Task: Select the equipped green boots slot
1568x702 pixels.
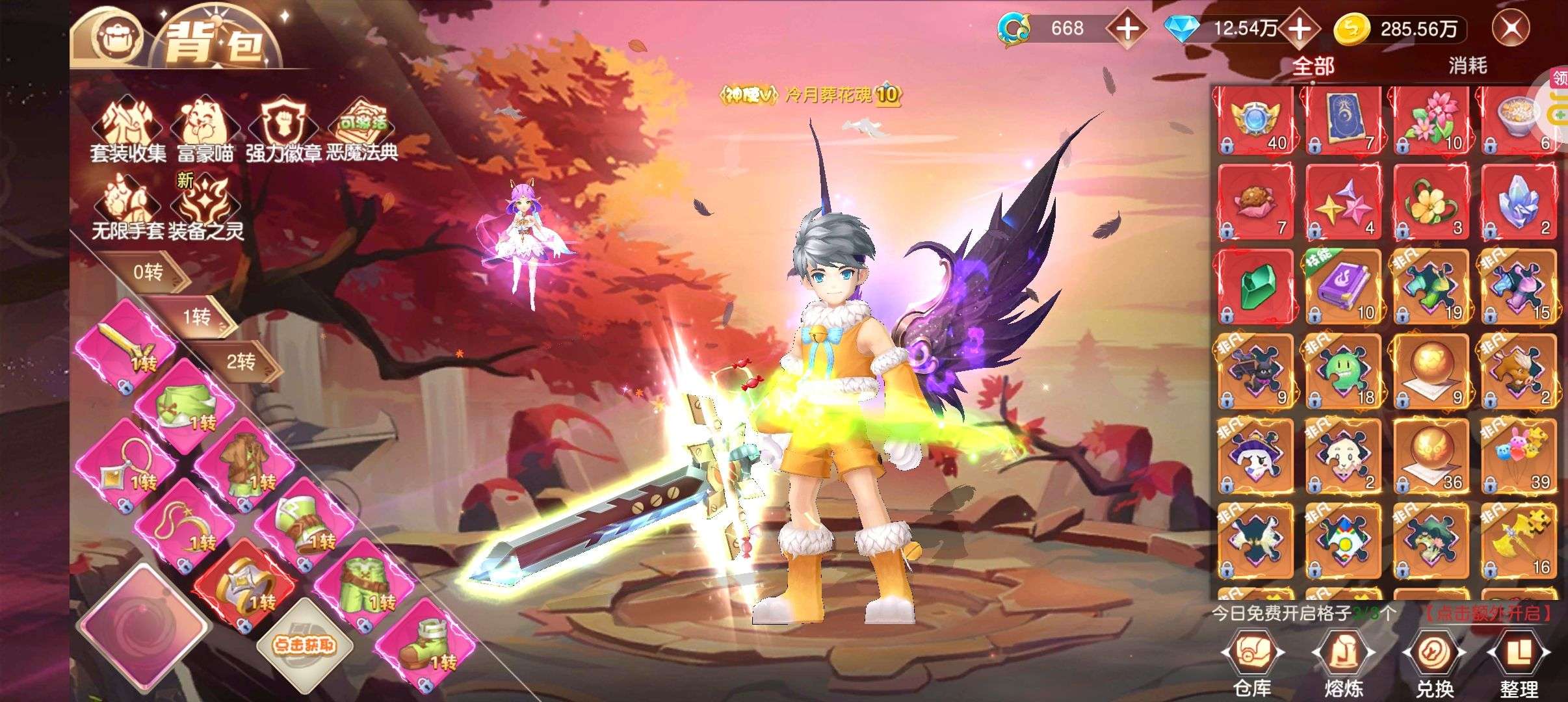Action: click(x=427, y=644)
